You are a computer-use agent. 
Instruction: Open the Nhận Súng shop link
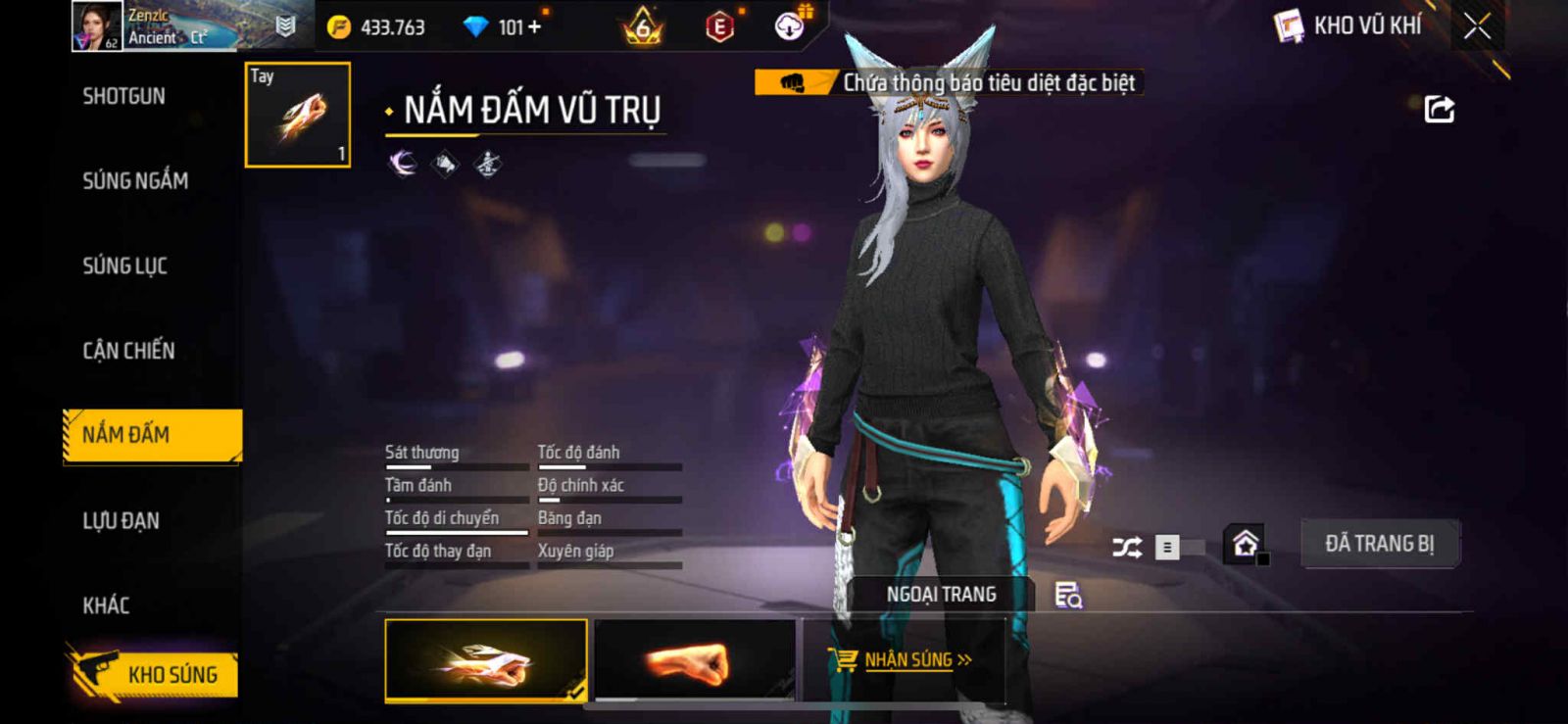(x=903, y=660)
